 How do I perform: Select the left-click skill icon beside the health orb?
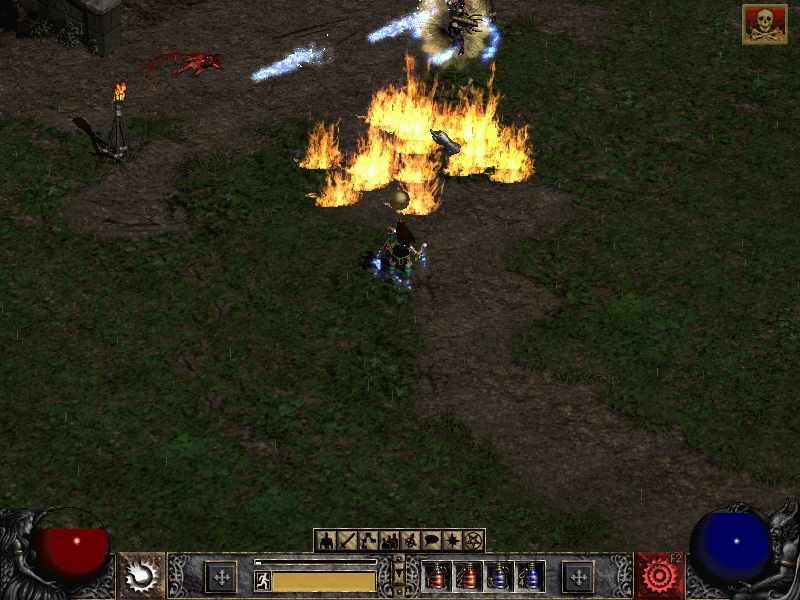point(142,576)
